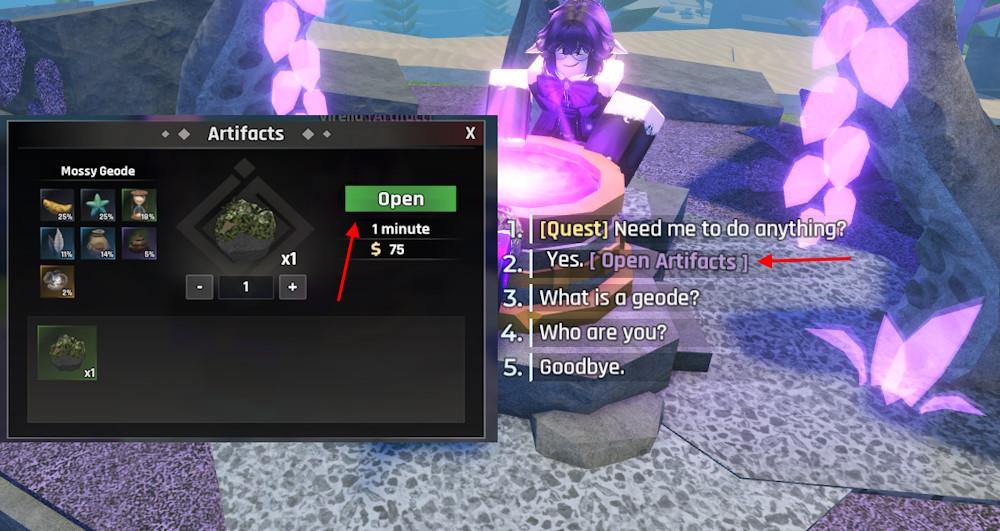1000x531 pixels.
Task: Inspect the teal starfish reward icon
Action: [x=97, y=204]
